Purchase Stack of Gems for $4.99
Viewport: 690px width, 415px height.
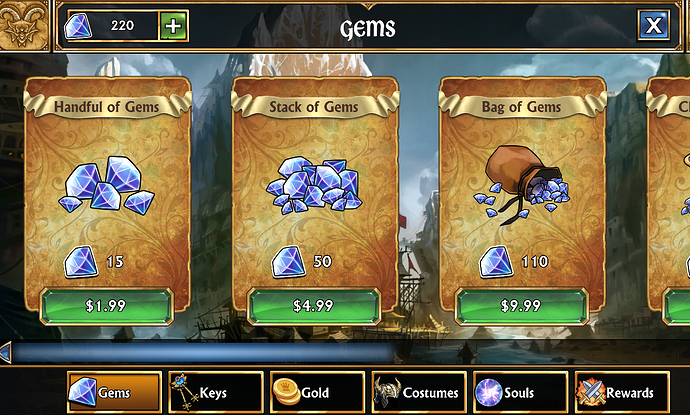(x=313, y=306)
